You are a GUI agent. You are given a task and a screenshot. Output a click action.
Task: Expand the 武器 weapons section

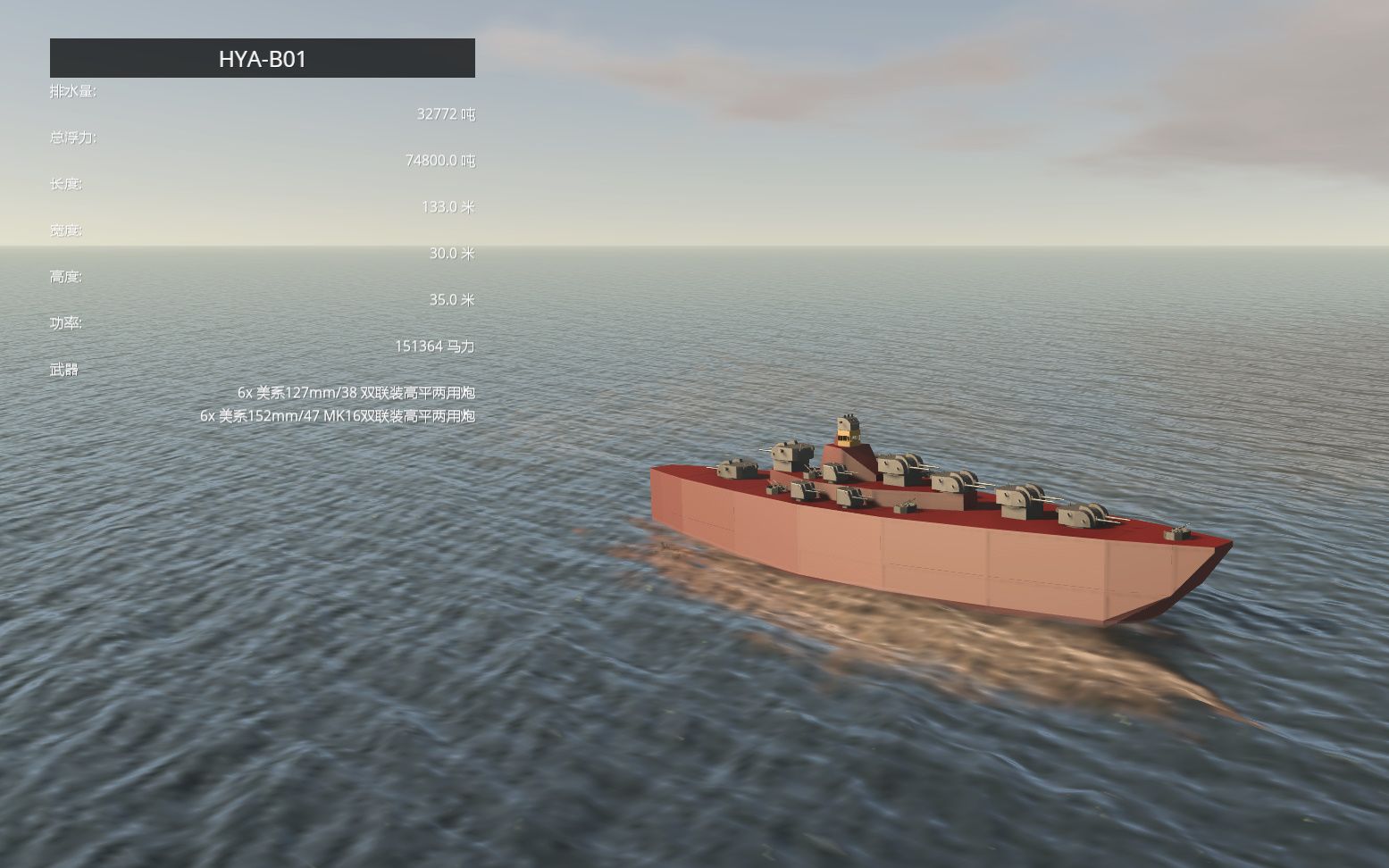coord(63,369)
